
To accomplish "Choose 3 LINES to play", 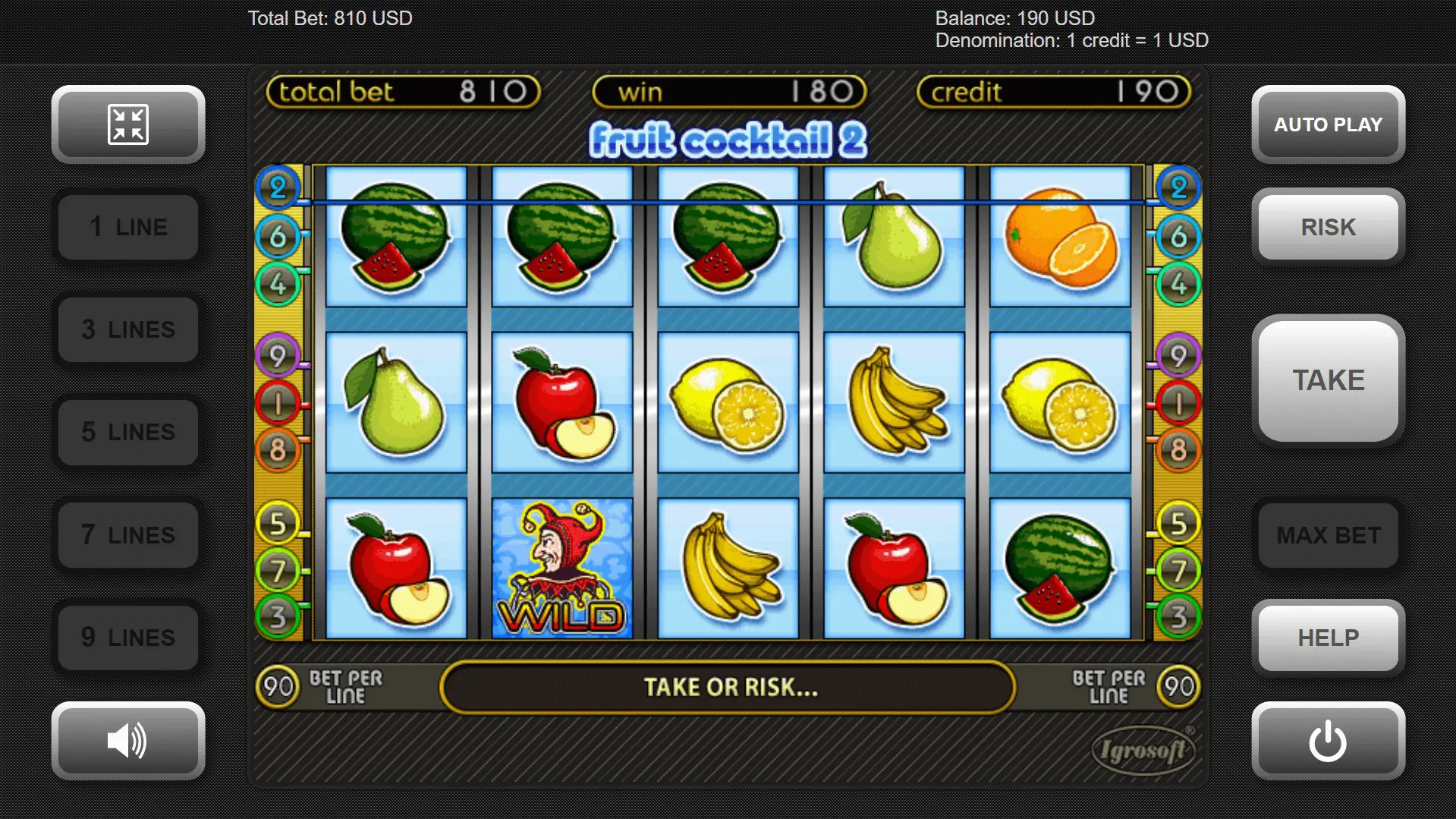I will [x=128, y=329].
